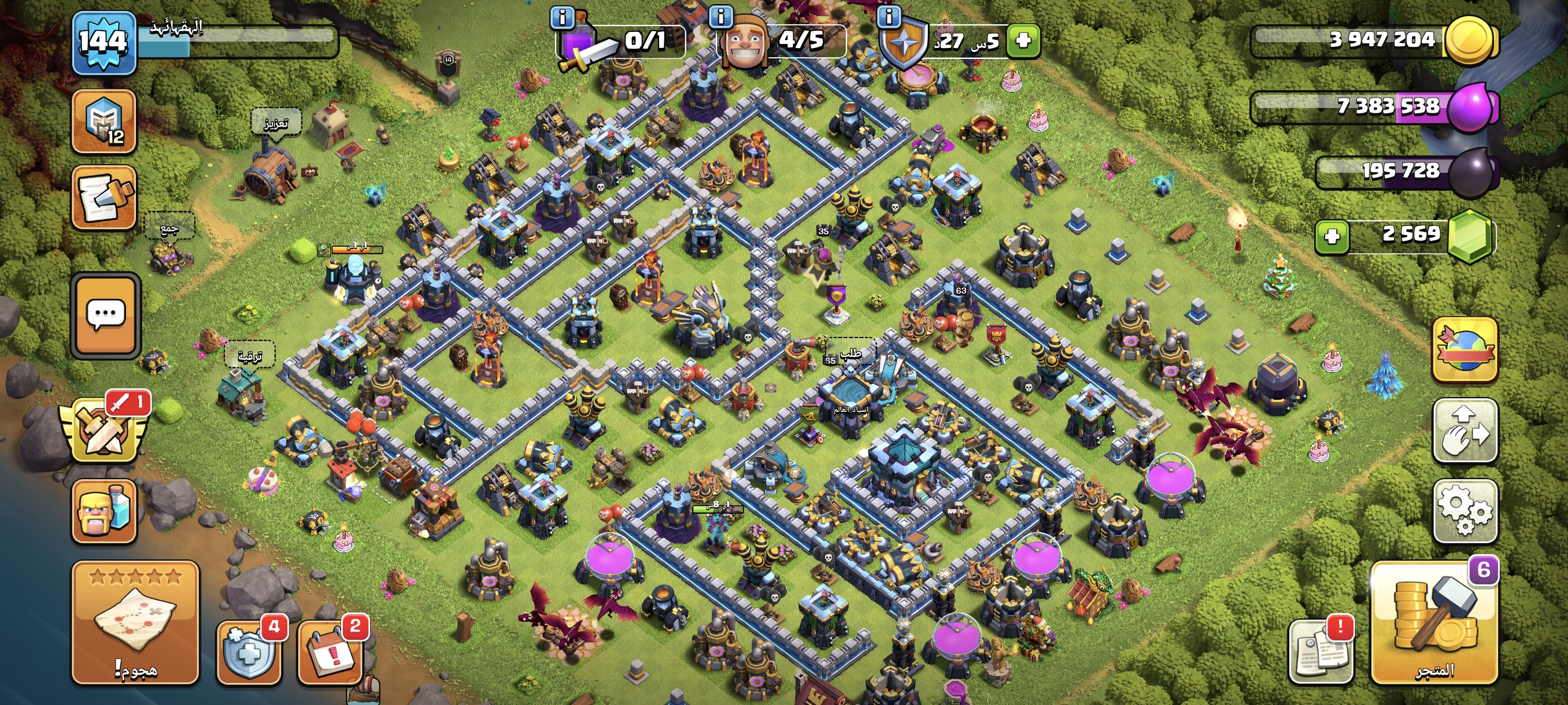
Task: Open the battle log scroll icon
Action: 104,198
